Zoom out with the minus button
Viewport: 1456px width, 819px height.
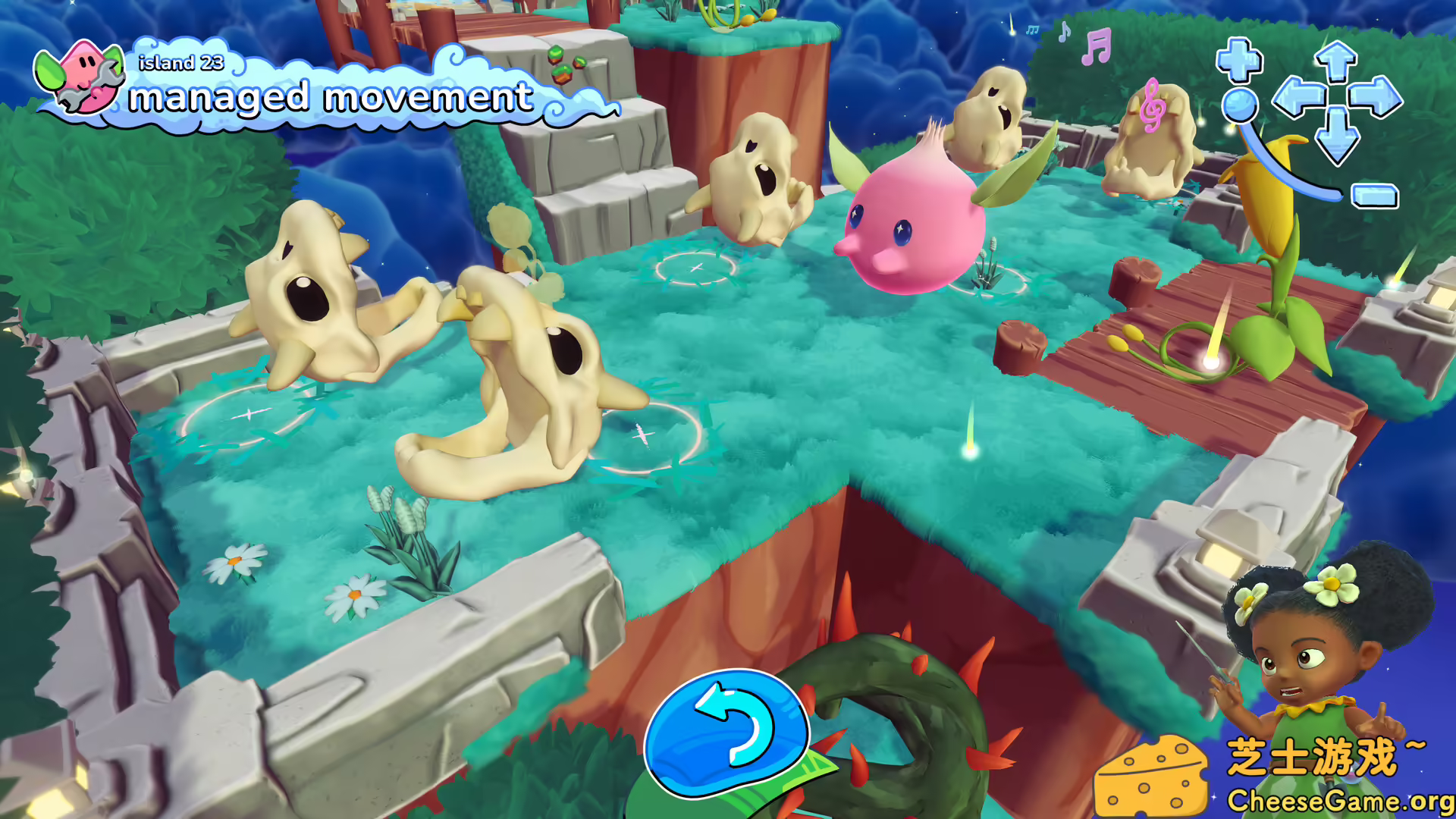click(x=1375, y=196)
